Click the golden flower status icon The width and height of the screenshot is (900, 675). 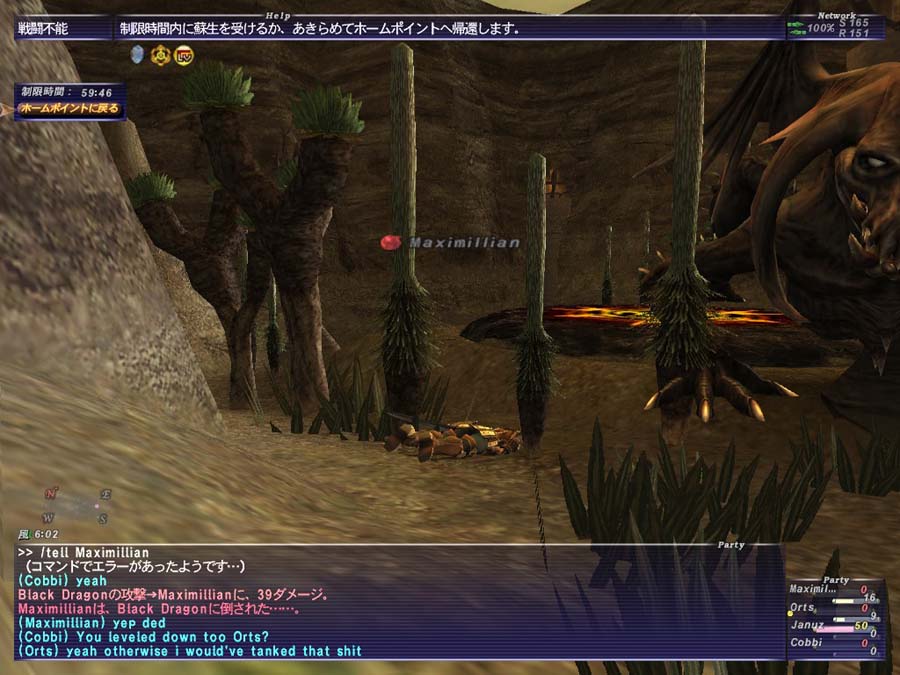coord(160,56)
